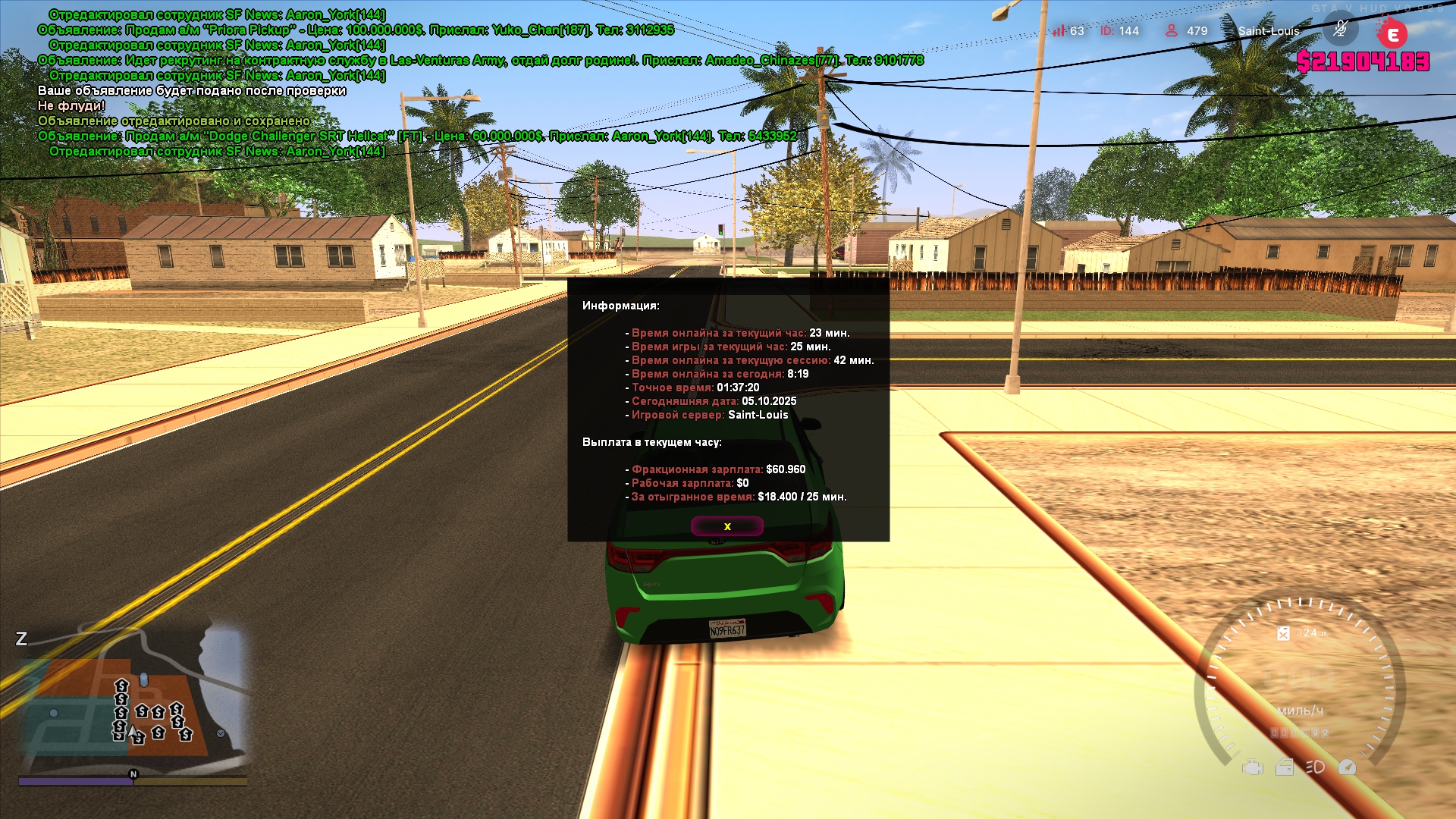Click the engine icon on the speedometer

point(1252,767)
